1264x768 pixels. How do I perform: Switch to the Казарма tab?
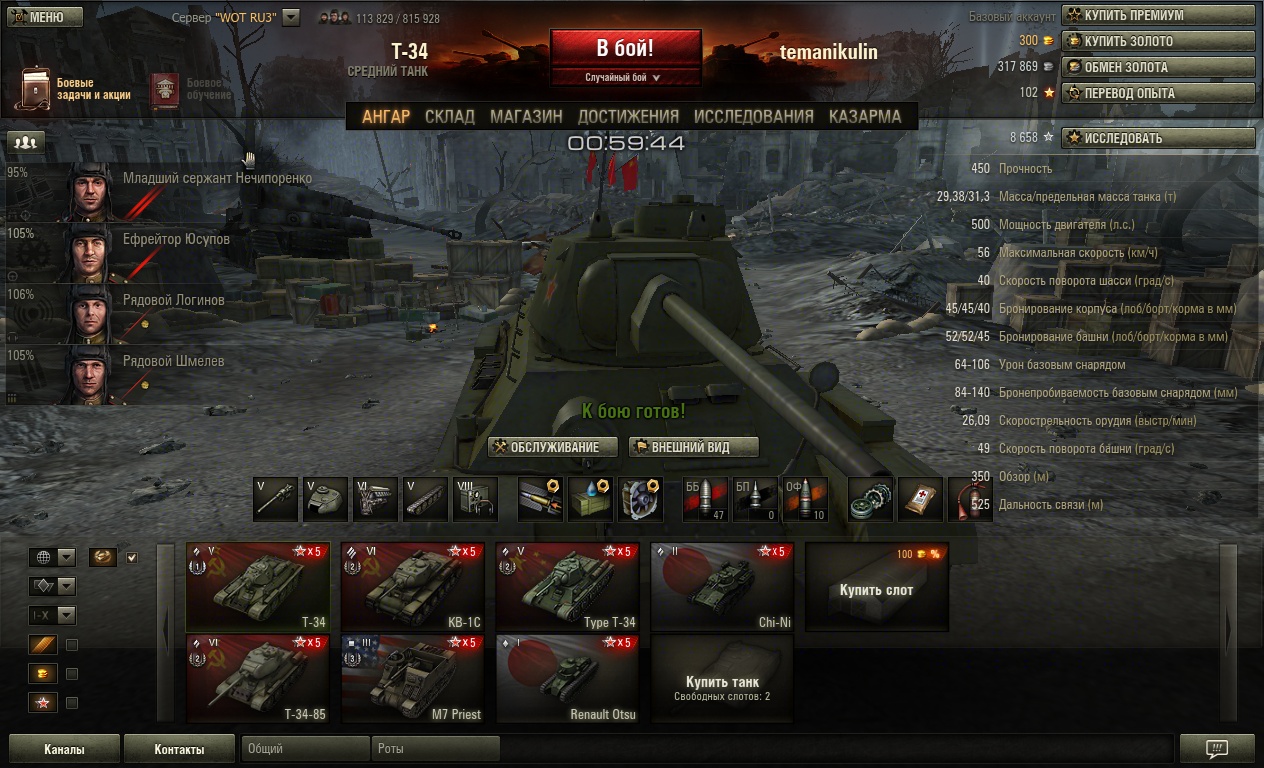click(865, 116)
